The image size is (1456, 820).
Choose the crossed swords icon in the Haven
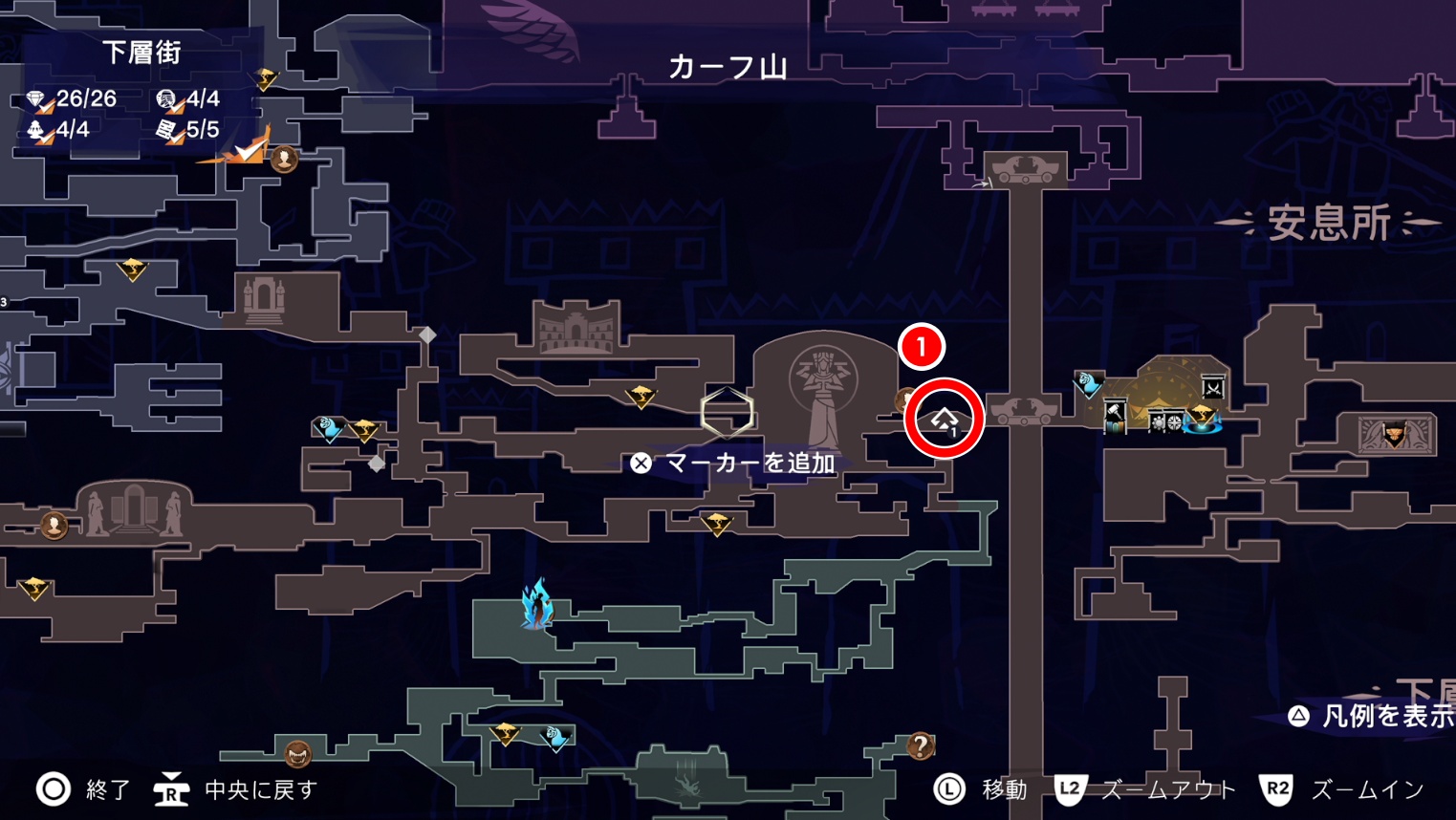click(1213, 387)
